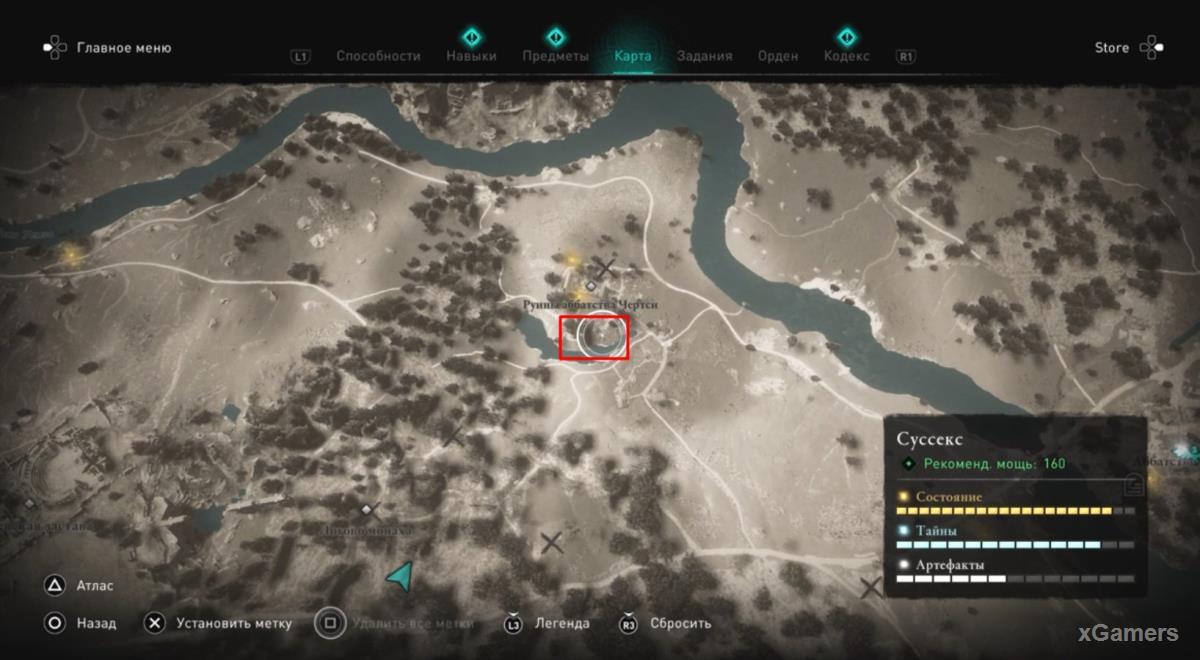Show the Кодекс tab
Image resolution: width=1200 pixels, height=660 pixels.
click(x=846, y=56)
